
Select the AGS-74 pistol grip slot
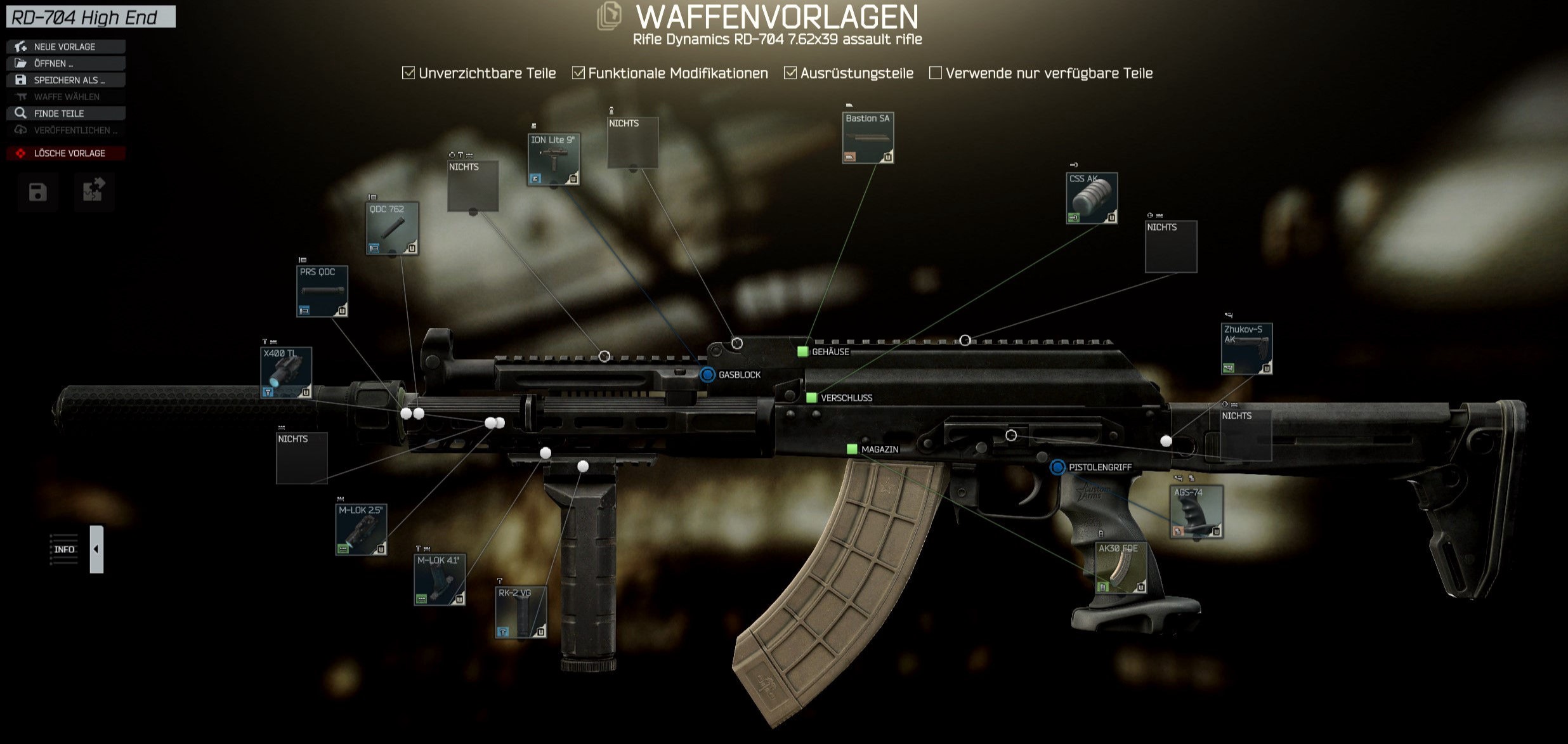pos(1196,512)
